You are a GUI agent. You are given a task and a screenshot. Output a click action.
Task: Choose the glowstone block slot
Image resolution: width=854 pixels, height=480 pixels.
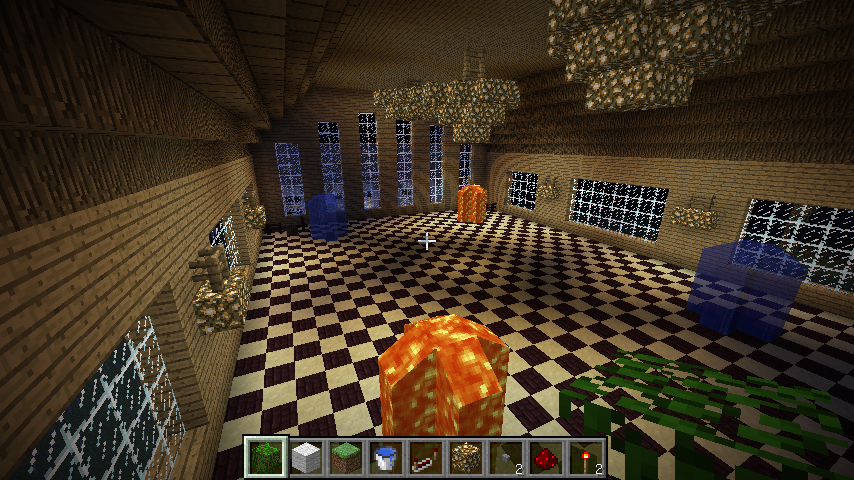pos(466,459)
